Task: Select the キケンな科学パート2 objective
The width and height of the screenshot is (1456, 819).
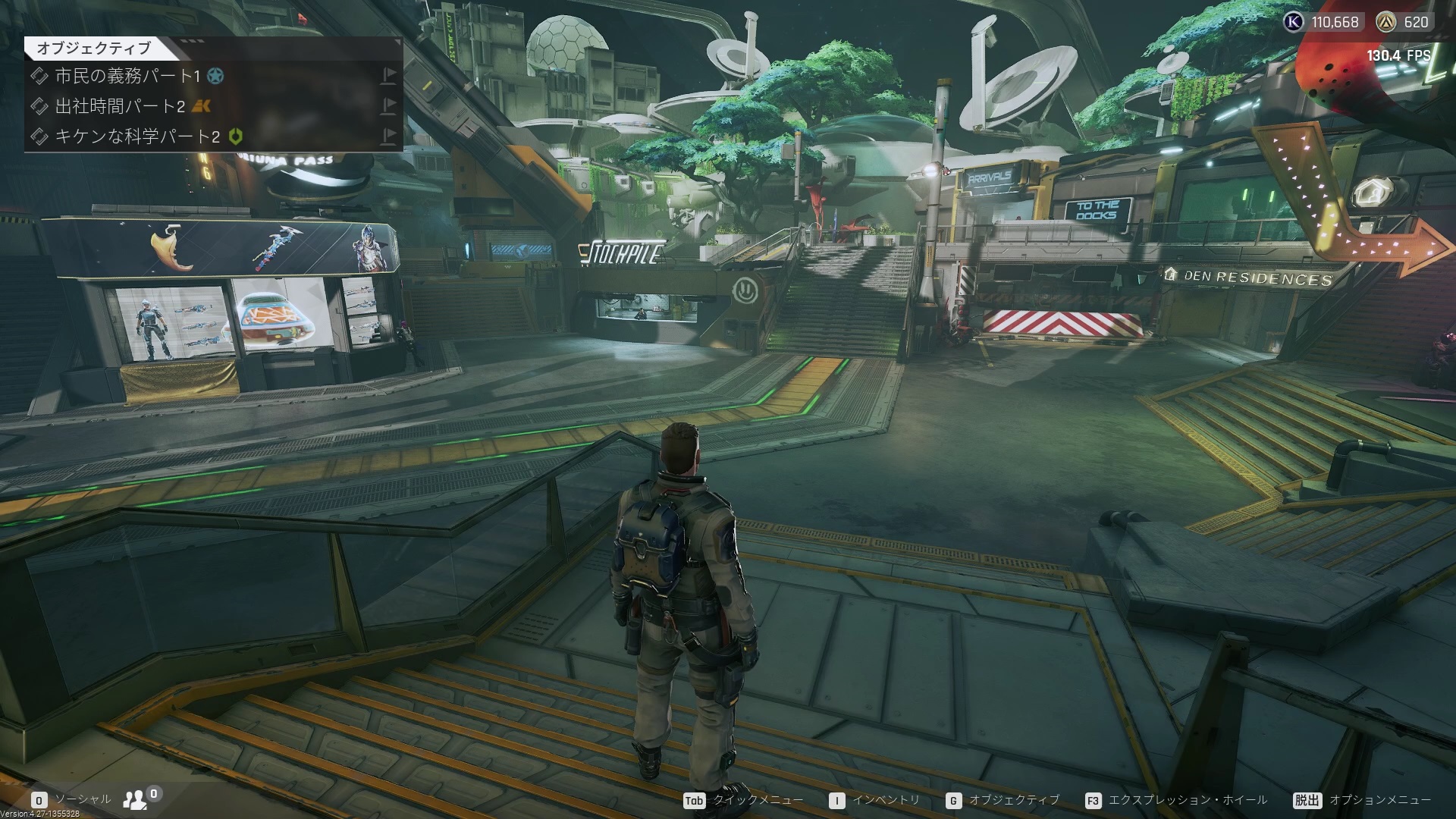Action: 136,136
